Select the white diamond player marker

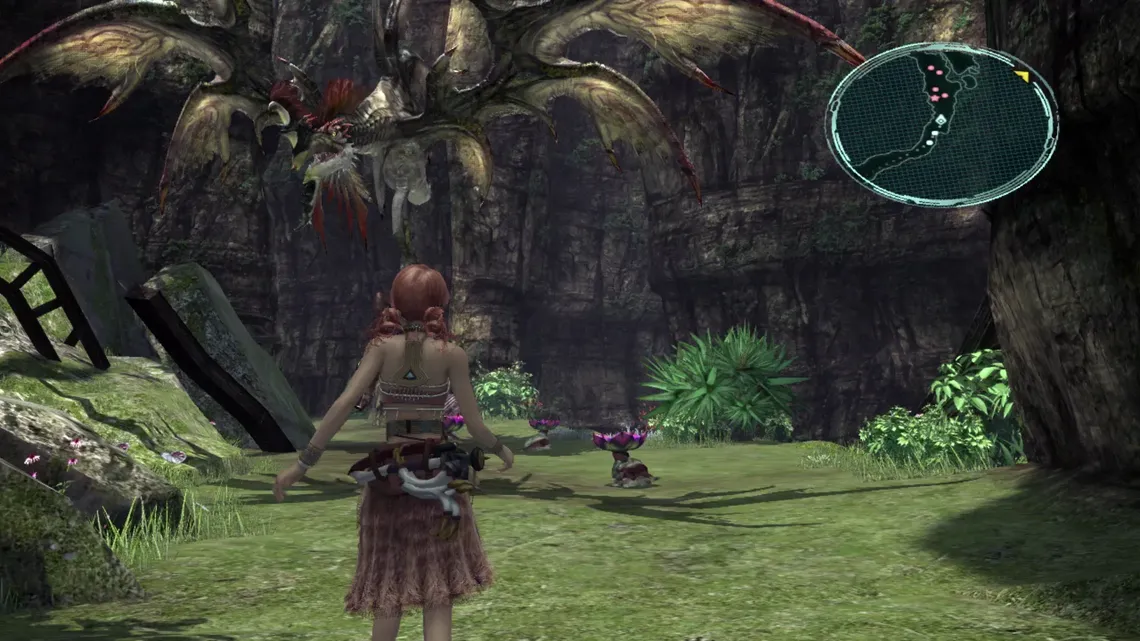click(x=940, y=120)
